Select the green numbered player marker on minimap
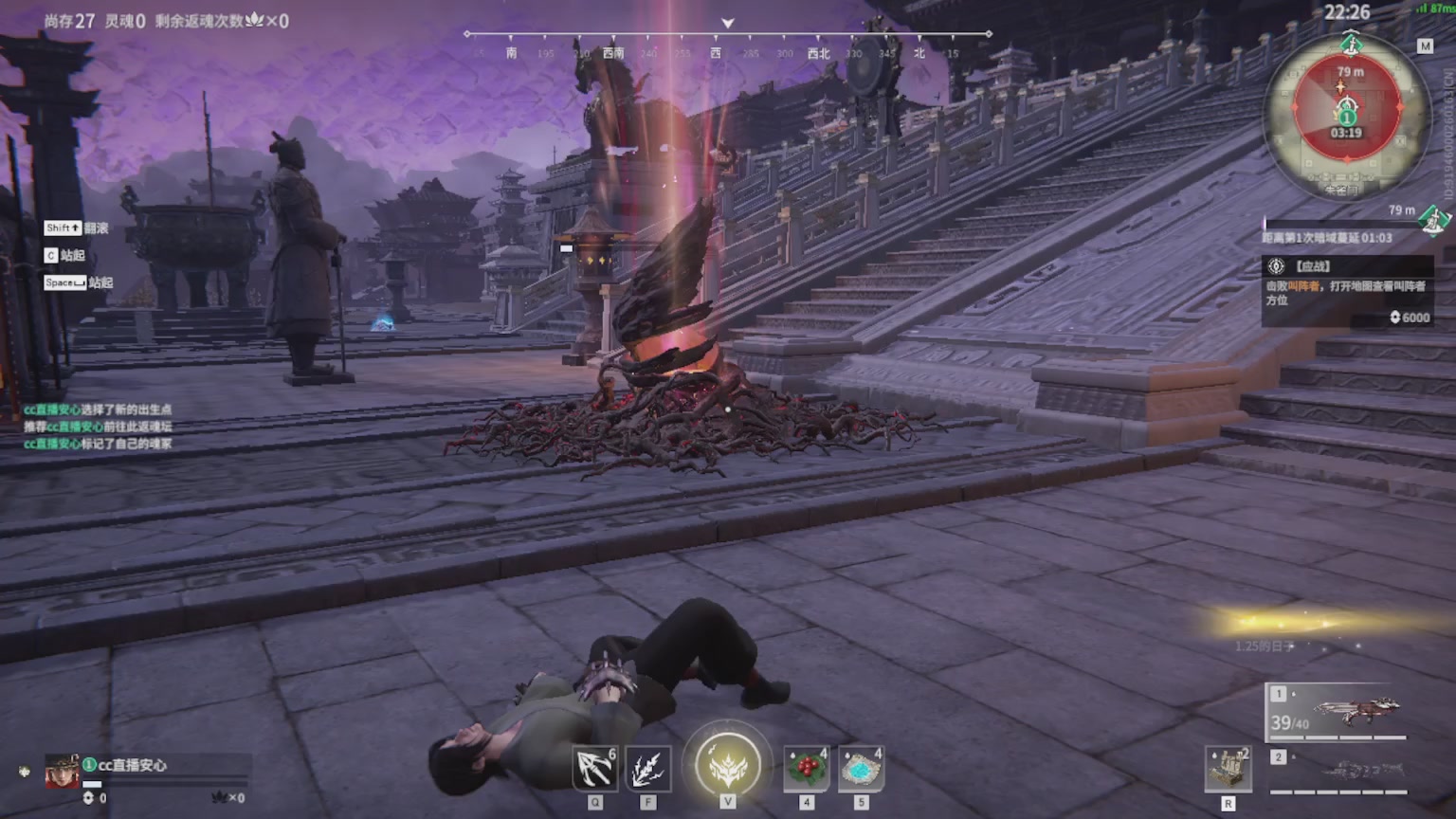Image resolution: width=1456 pixels, height=819 pixels. (1347, 118)
